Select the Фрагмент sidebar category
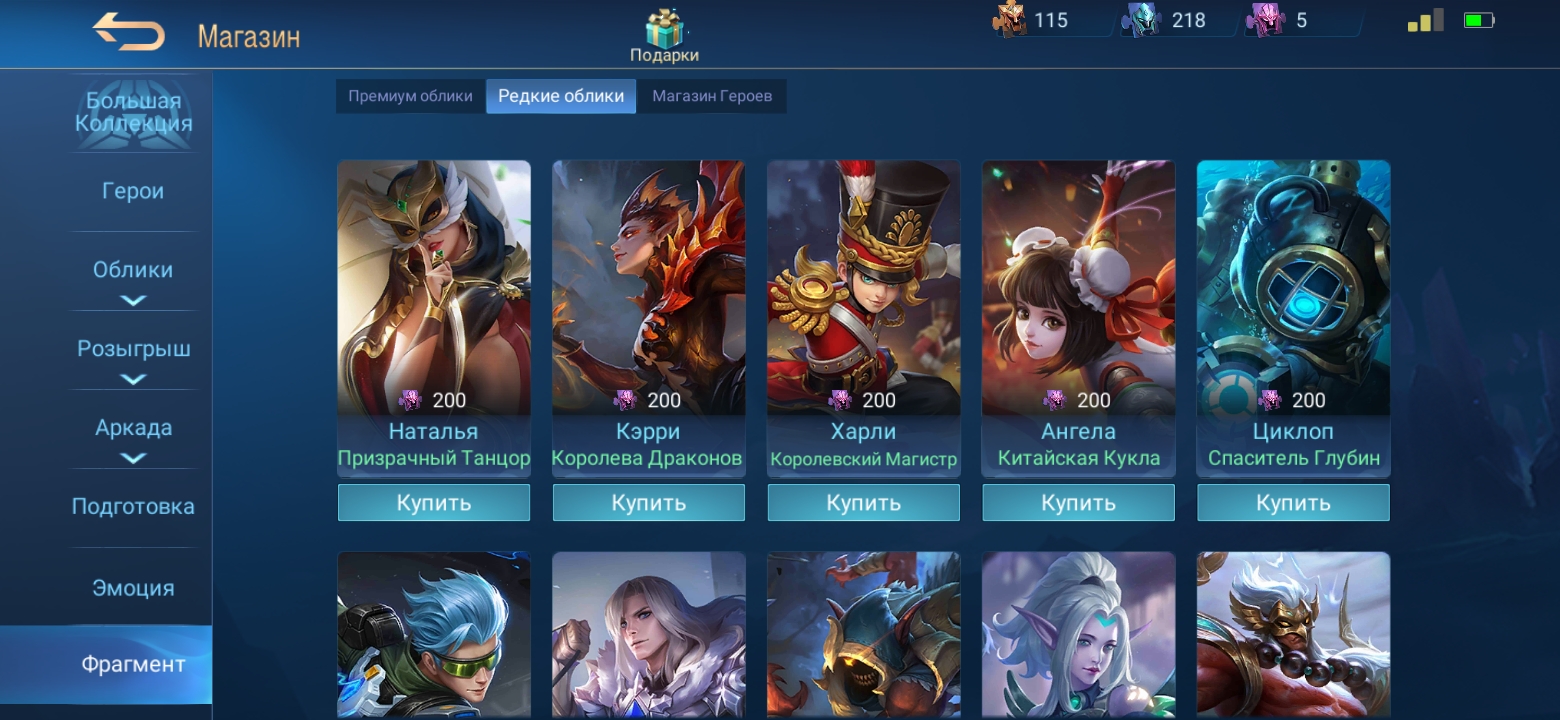The height and width of the screenshot is (720, 1560). (133, 665)
